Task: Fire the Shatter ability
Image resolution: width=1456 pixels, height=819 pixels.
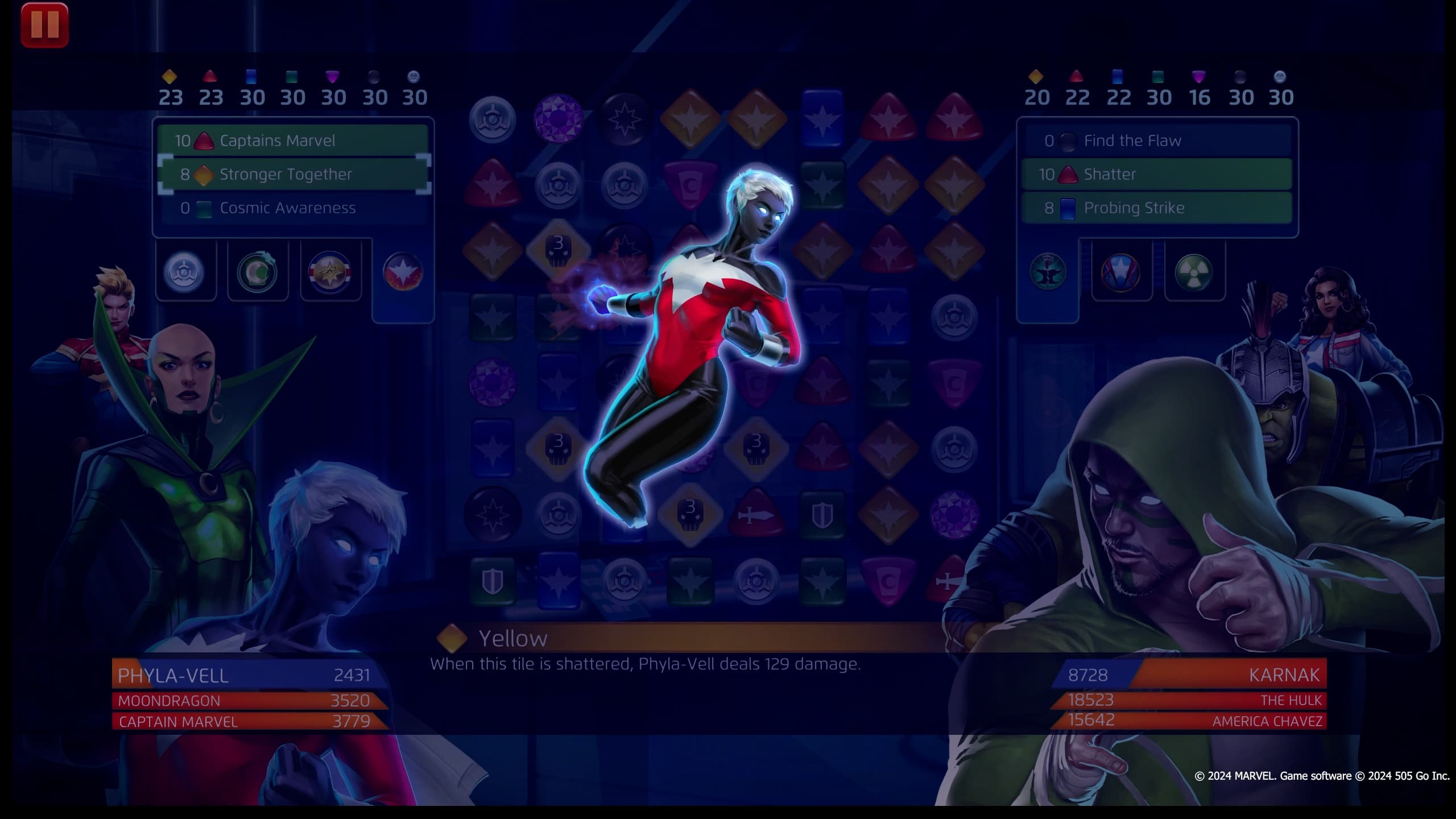Action: [x=1157, y=175]
